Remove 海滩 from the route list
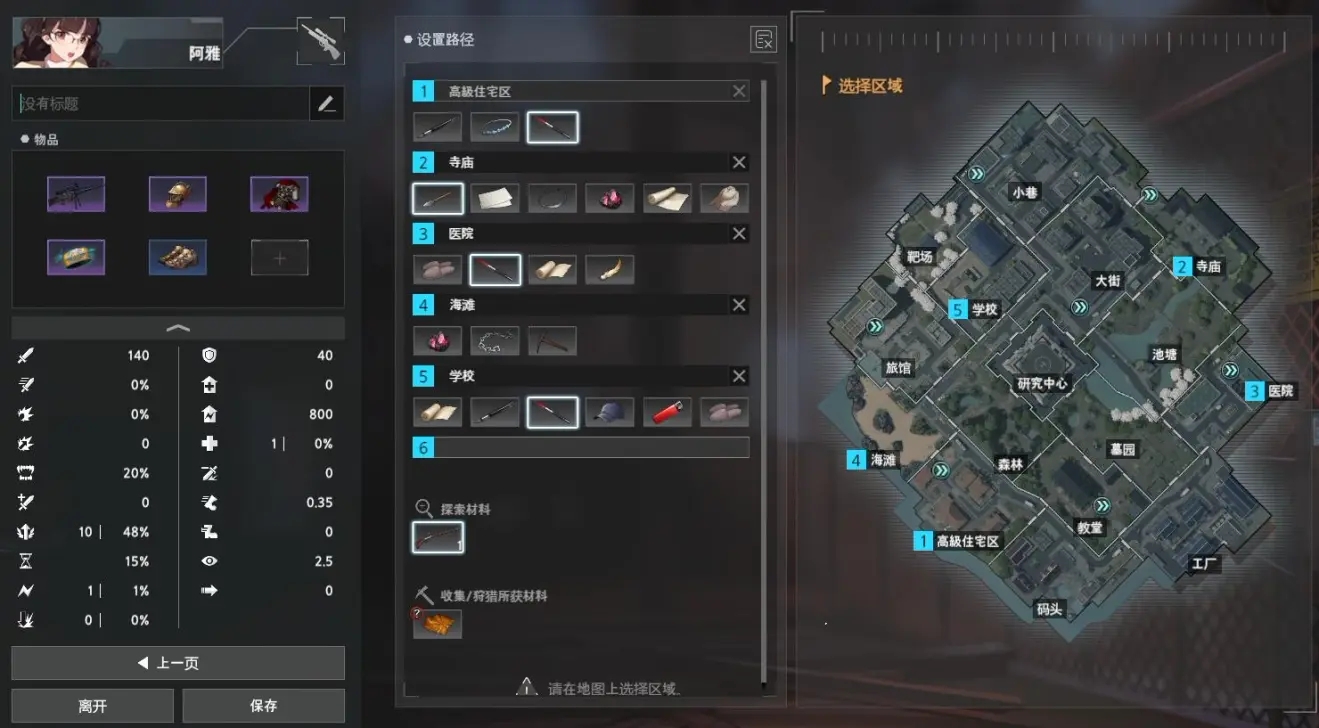Viewport: 1319px width, 728px height. click(739, 305)
